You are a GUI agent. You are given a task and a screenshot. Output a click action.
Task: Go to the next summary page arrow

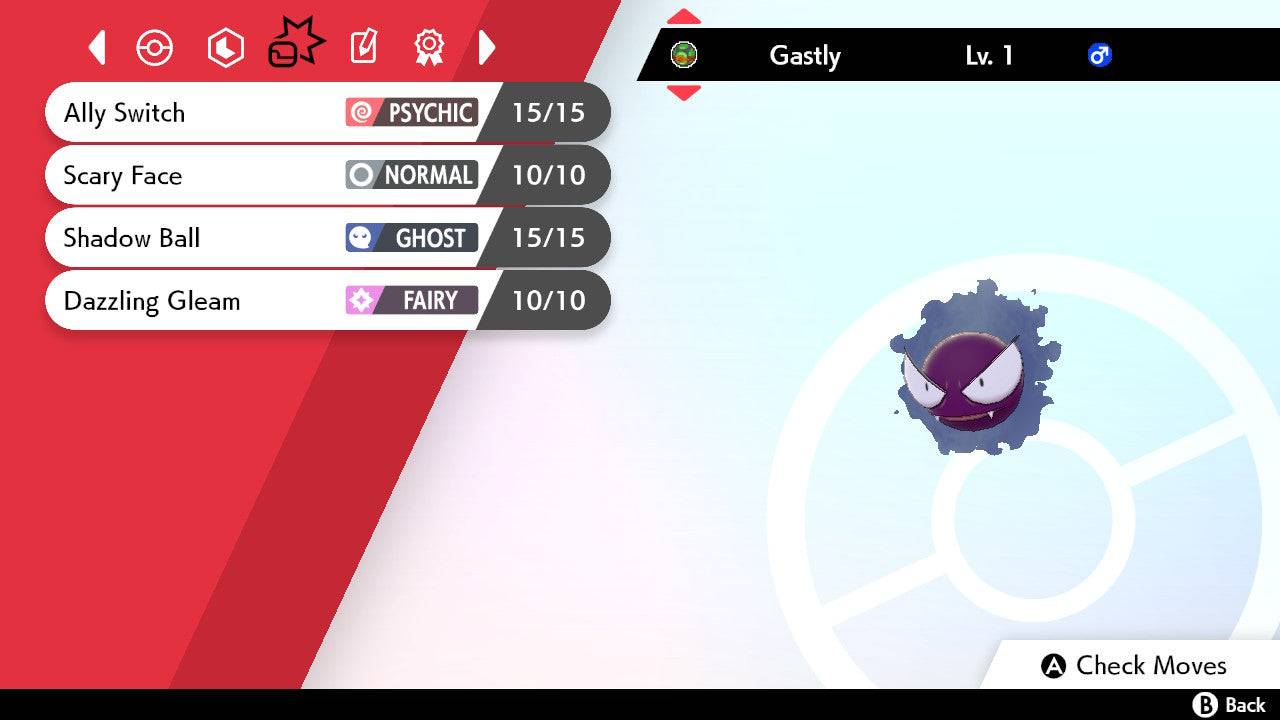pos(488,47)
